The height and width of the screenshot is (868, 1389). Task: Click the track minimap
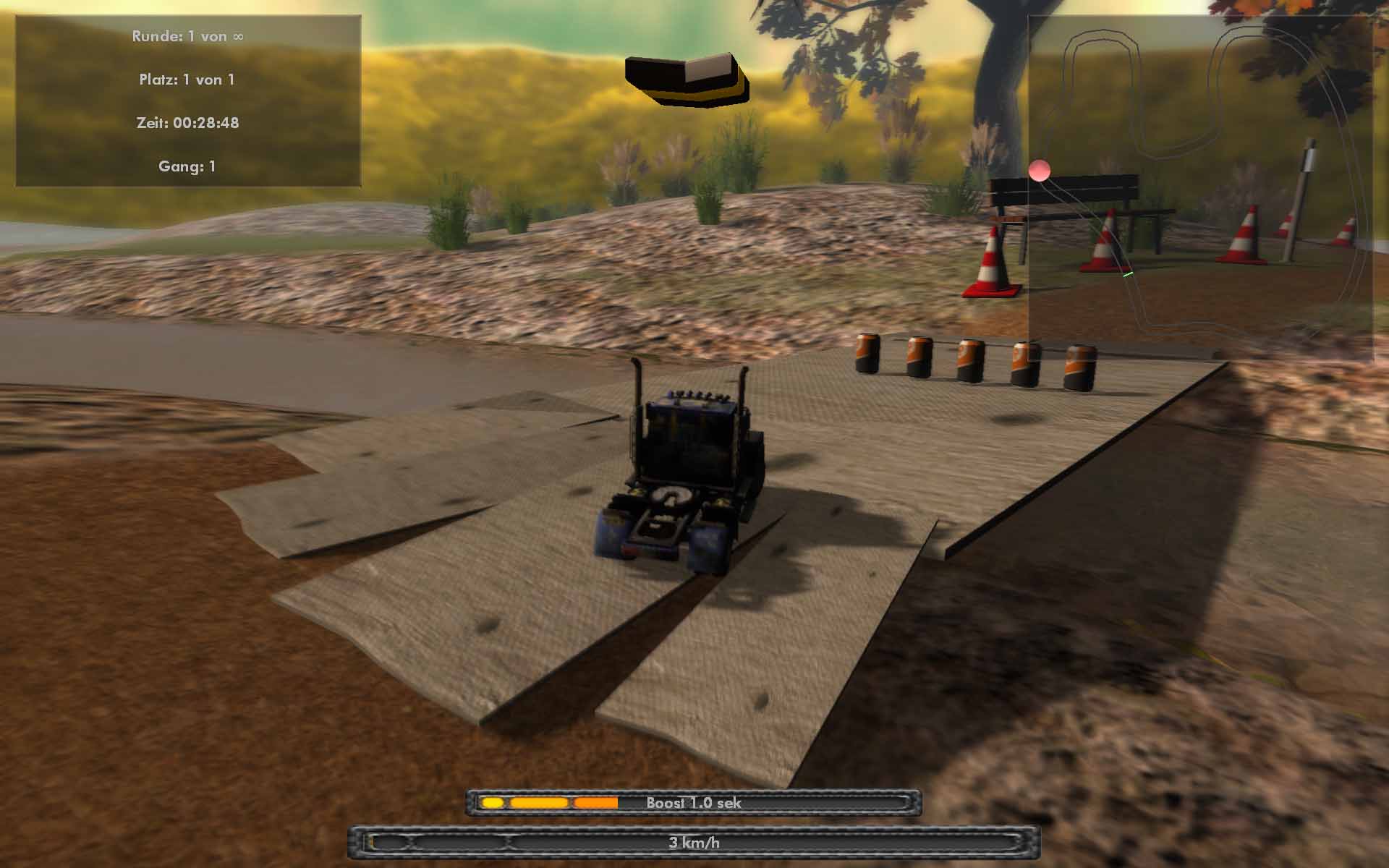click(x=1200, y=188)
